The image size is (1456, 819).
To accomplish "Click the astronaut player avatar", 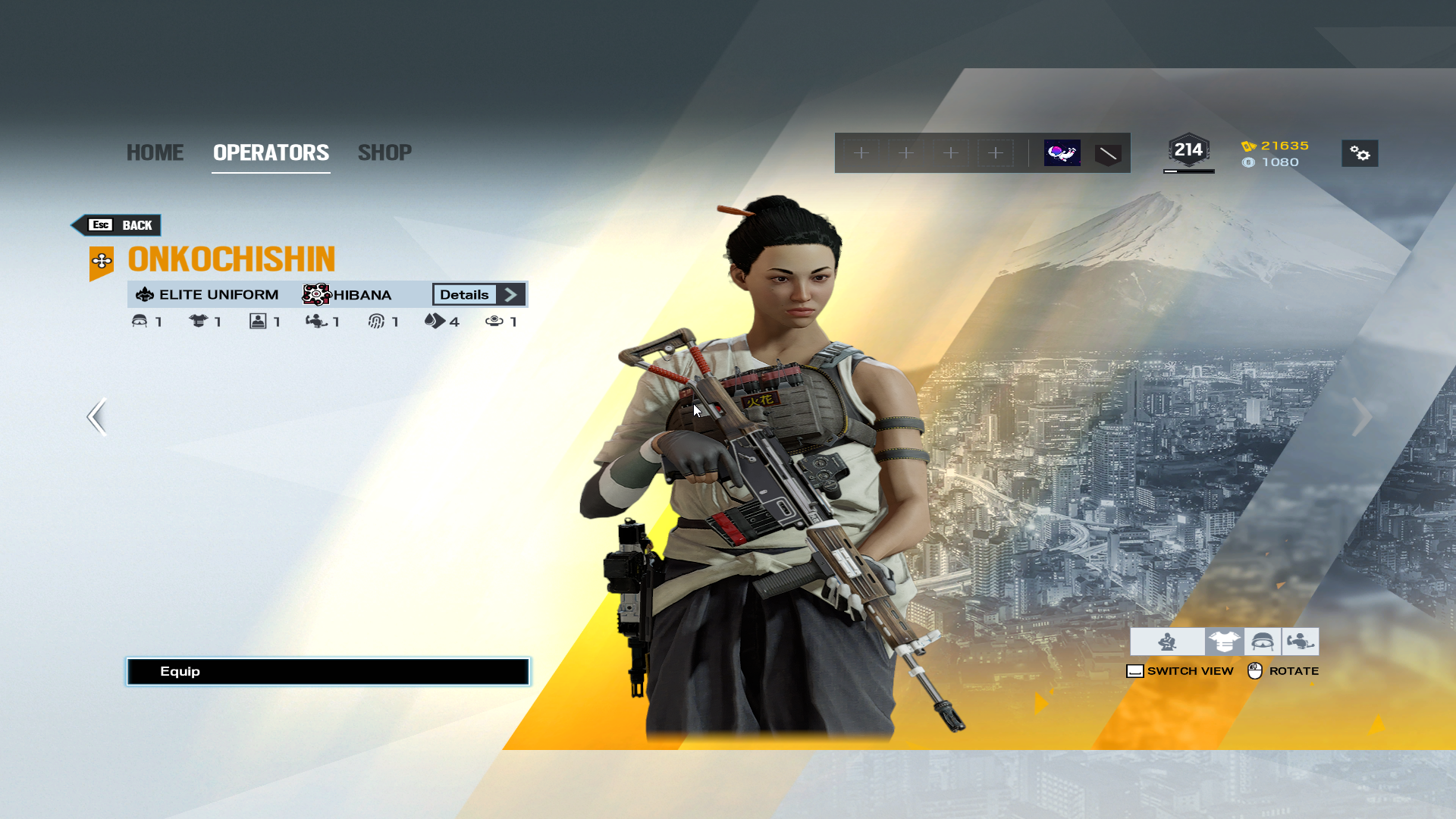I will [x=1062, y=153].
